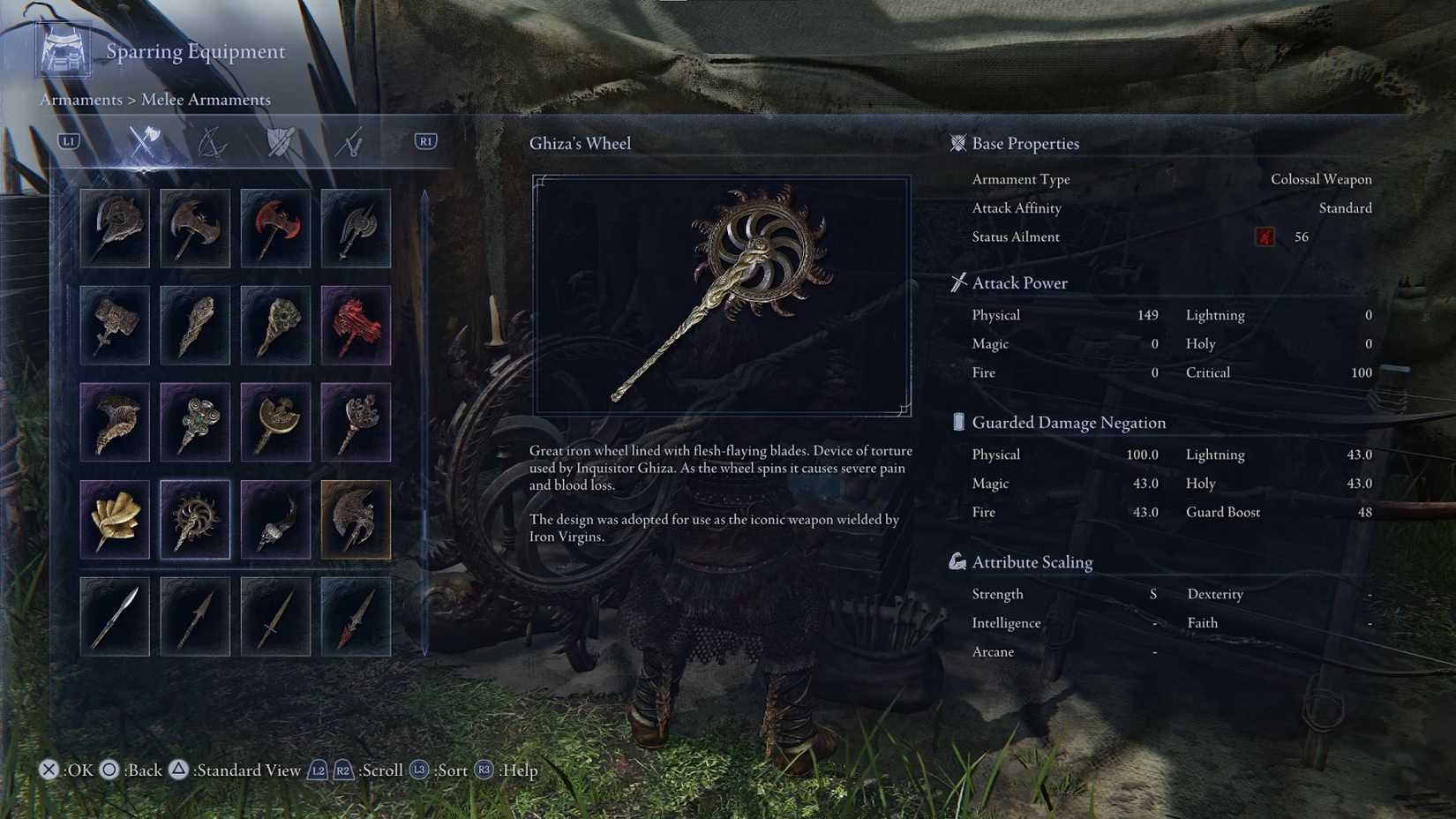The image size is (1456, 819).
Task: Select the Ghiza's Wheel thumbnail
Action: (x=195, y=519)
